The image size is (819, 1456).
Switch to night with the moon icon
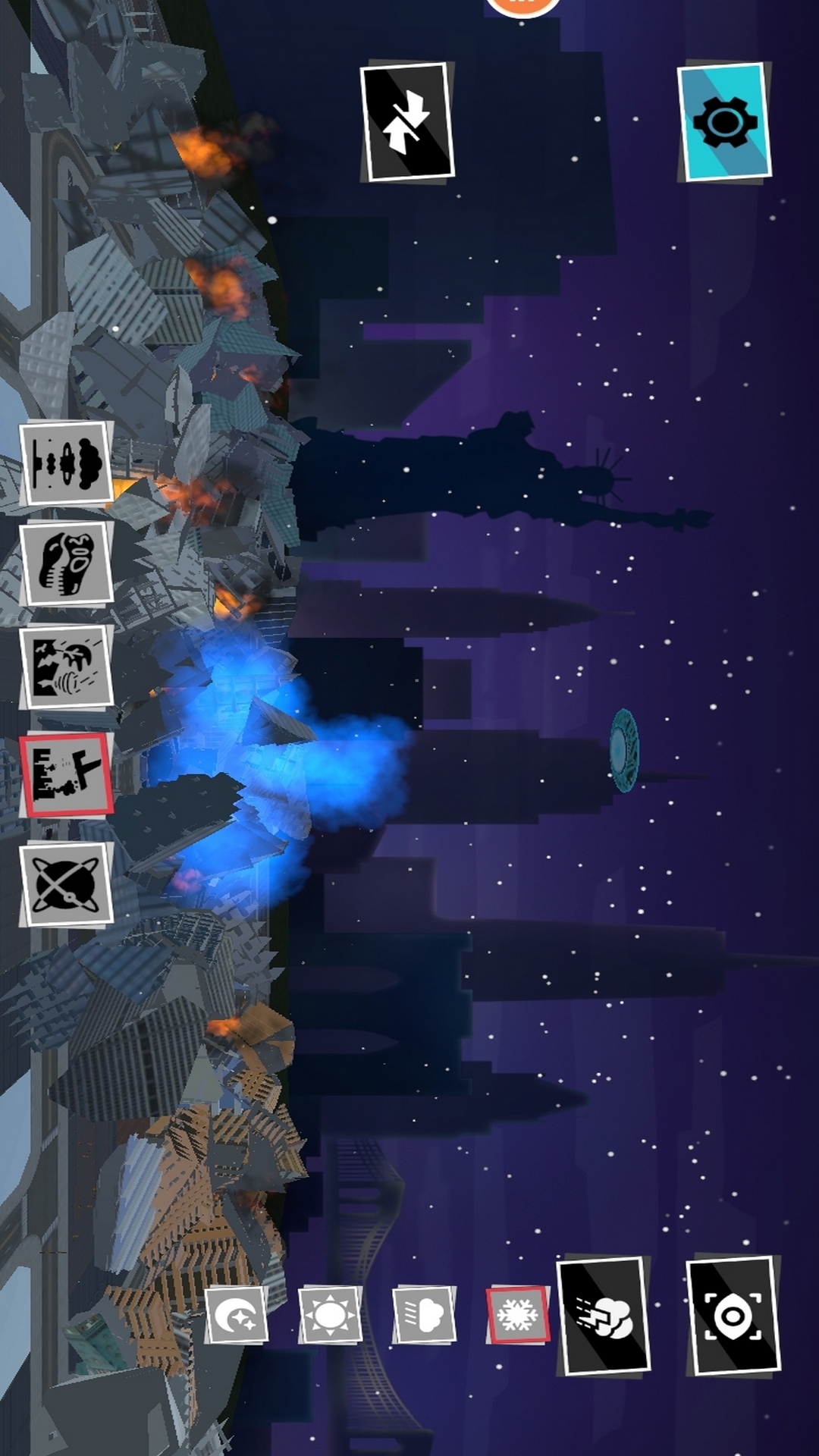tap(237, 1315)
